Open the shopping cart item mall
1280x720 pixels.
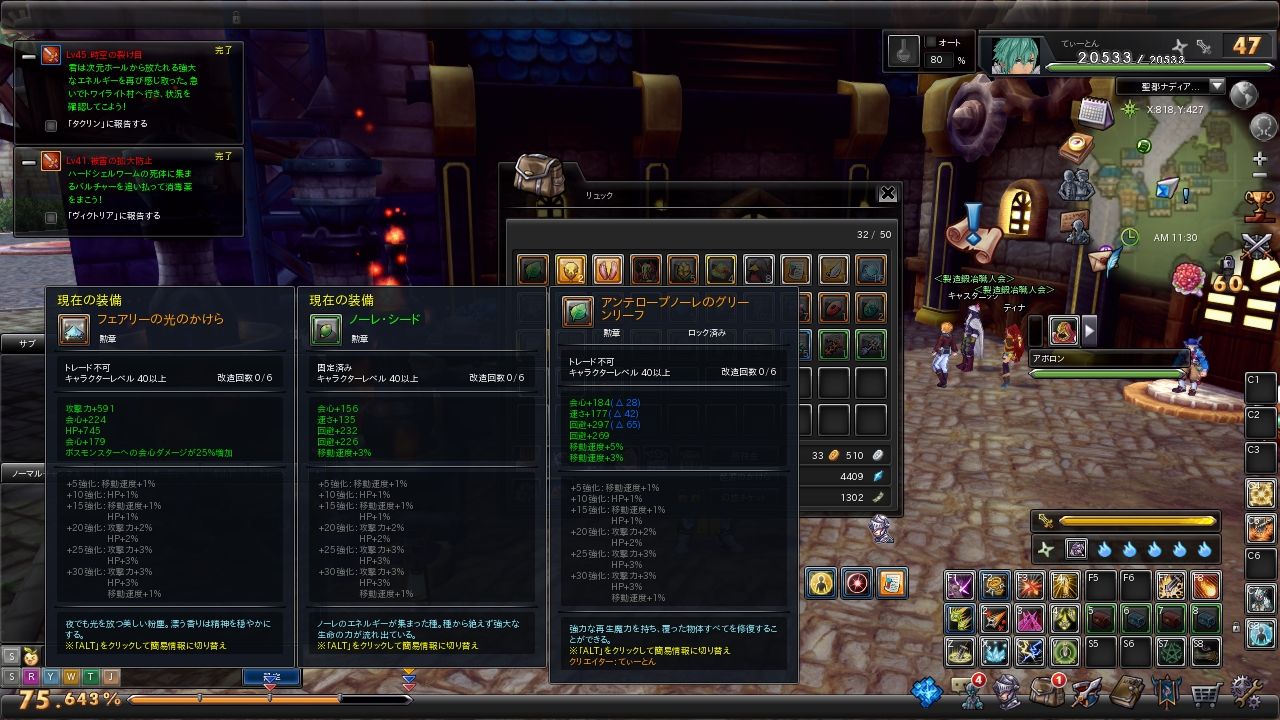click(1206, 693)
